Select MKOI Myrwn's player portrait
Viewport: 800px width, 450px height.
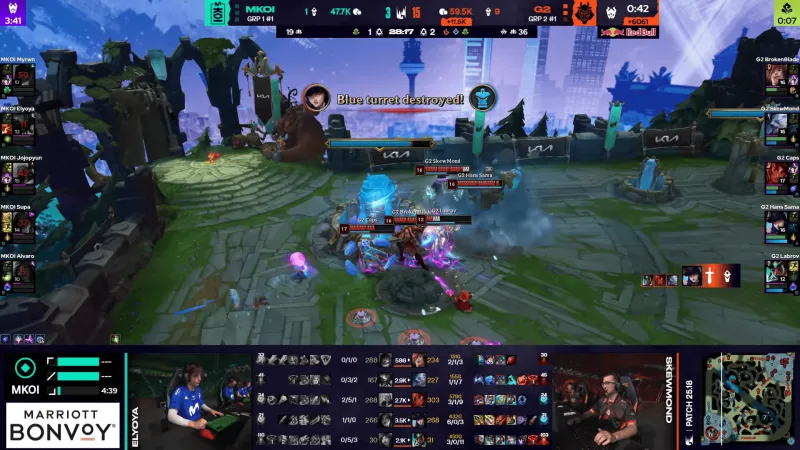(x=17, y=78)
